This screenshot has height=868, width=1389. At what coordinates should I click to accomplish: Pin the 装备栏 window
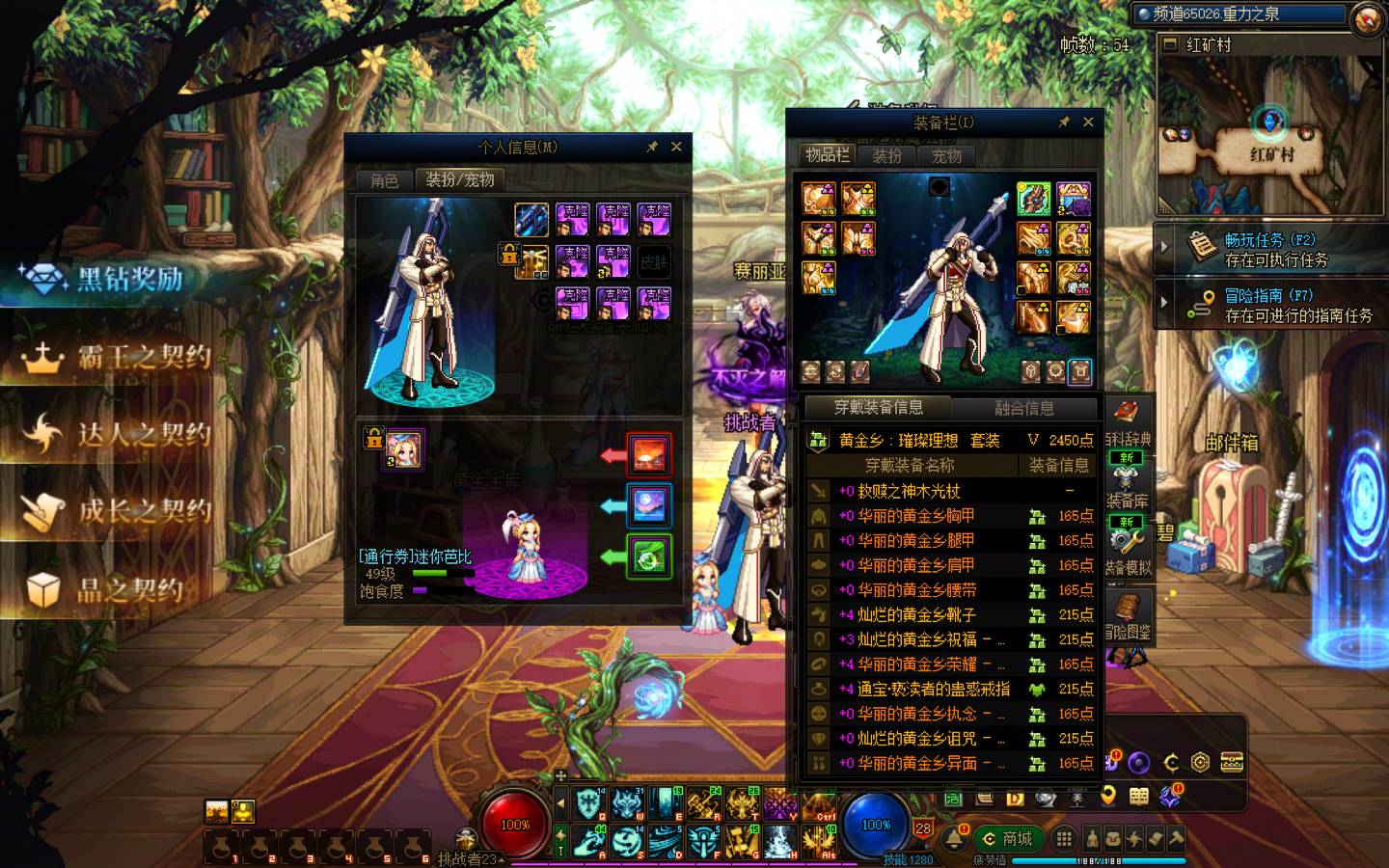pyautogui.click(x=1063, y=122)
